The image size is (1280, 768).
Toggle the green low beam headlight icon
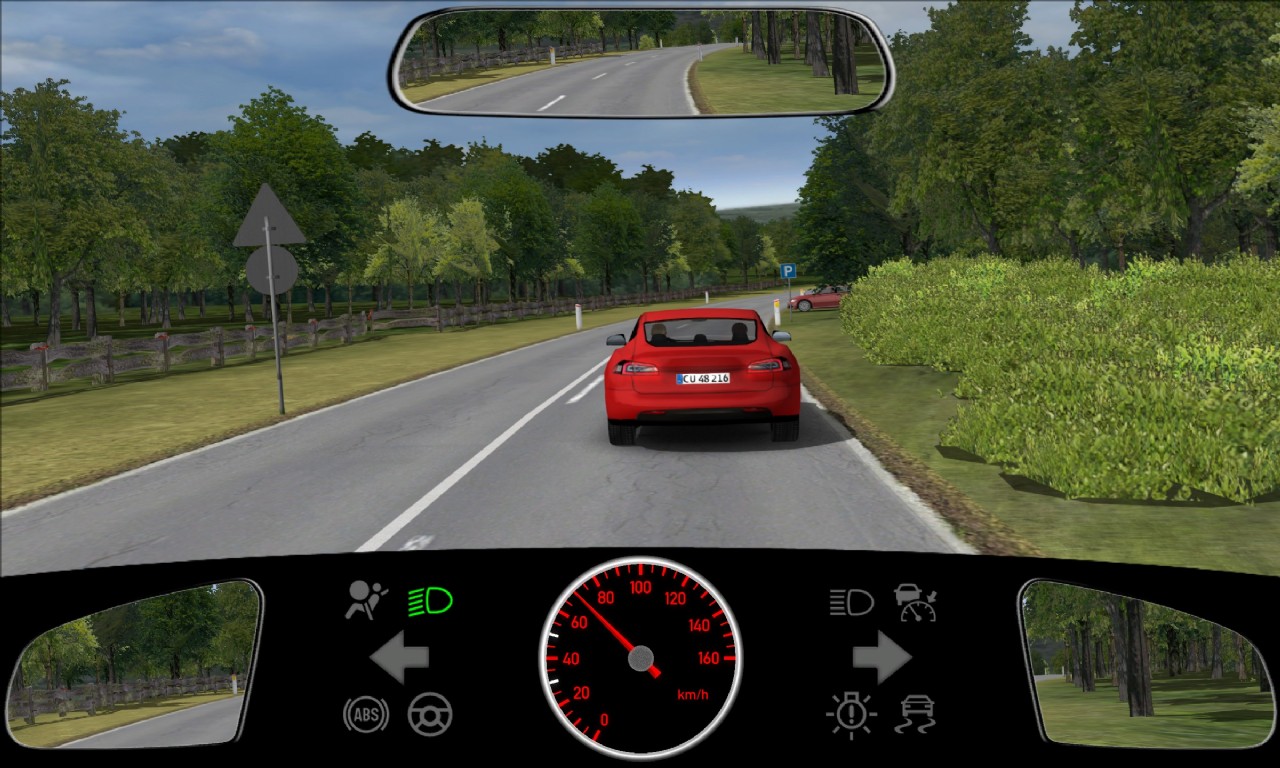pos(430,601)
